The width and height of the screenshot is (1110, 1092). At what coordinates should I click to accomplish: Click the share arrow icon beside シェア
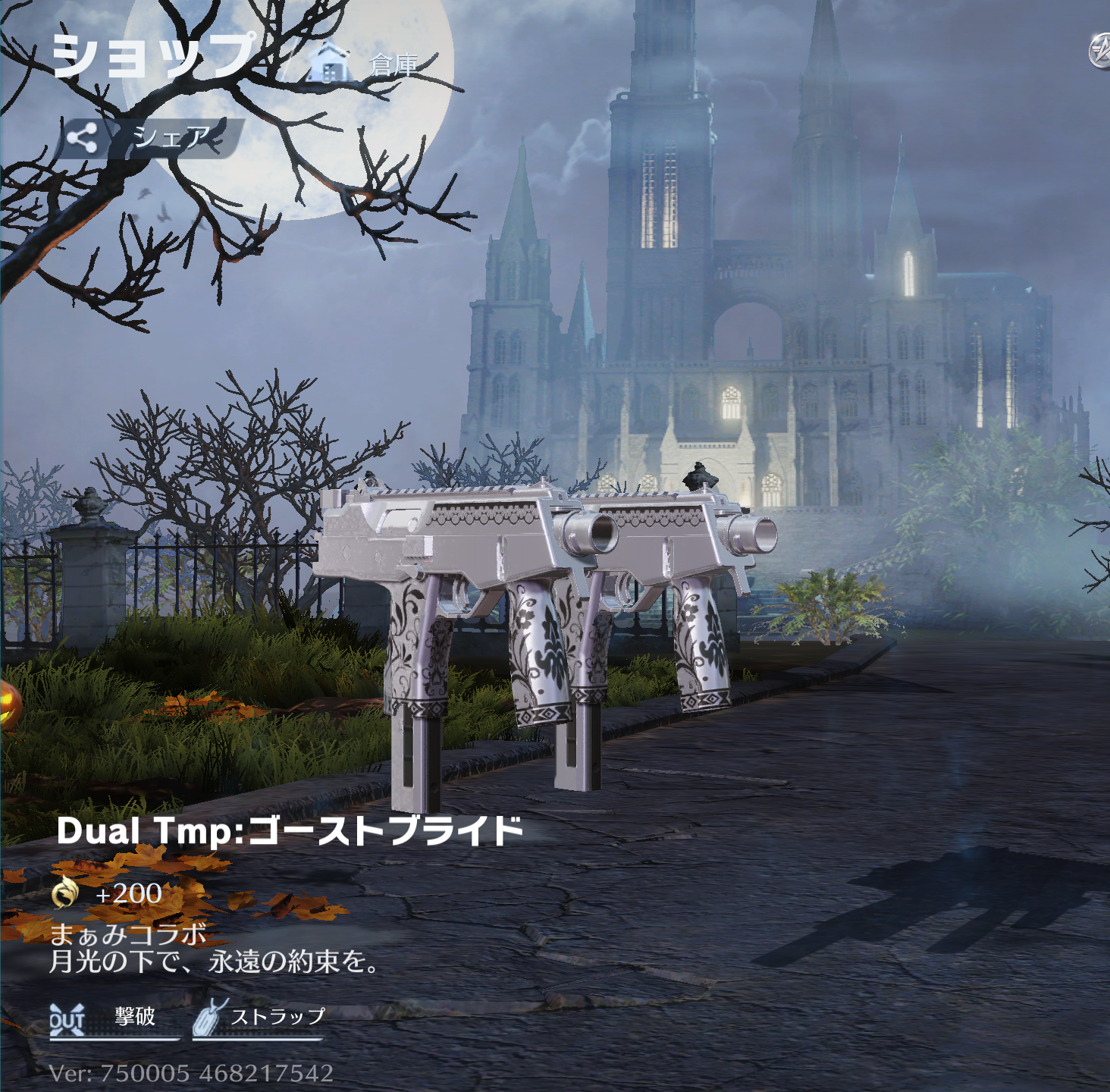tap(84, 135)
